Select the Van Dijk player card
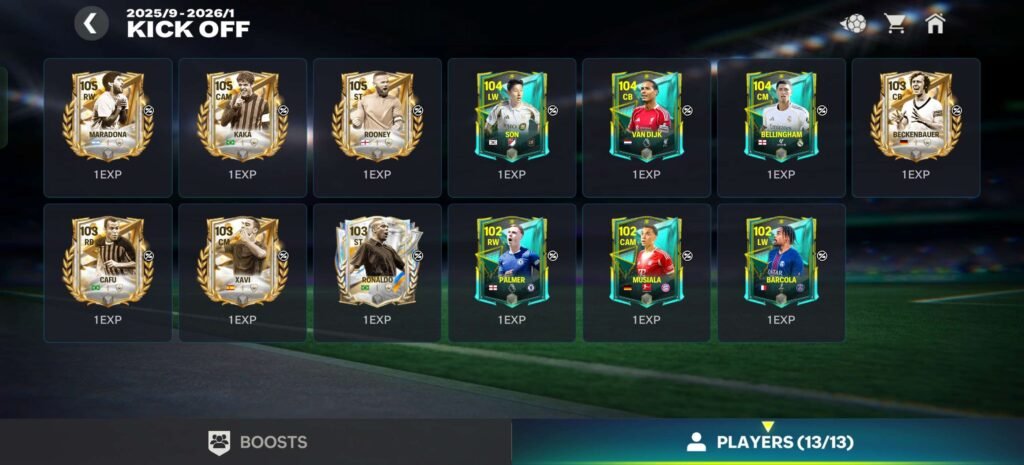The image size is (1024, 465). (x=646, y=117)
